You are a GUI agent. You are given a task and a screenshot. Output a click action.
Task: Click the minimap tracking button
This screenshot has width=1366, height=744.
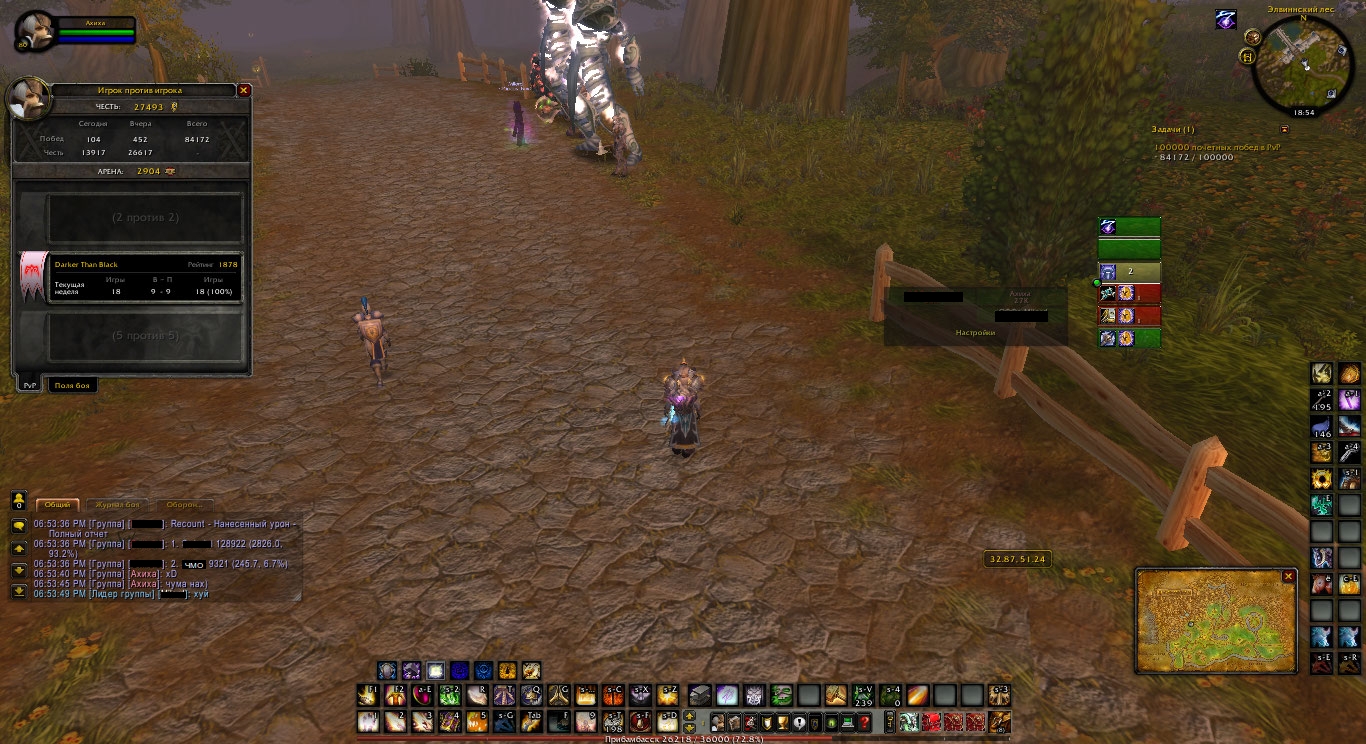[1252, 36]
